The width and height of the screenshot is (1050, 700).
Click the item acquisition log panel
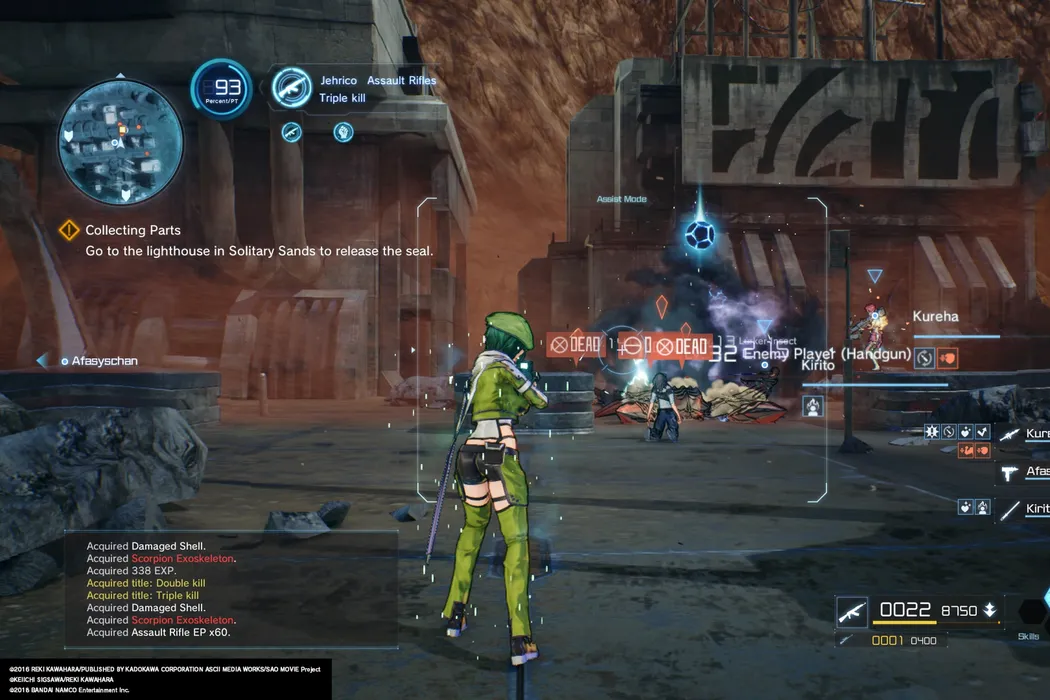[230, 589]
